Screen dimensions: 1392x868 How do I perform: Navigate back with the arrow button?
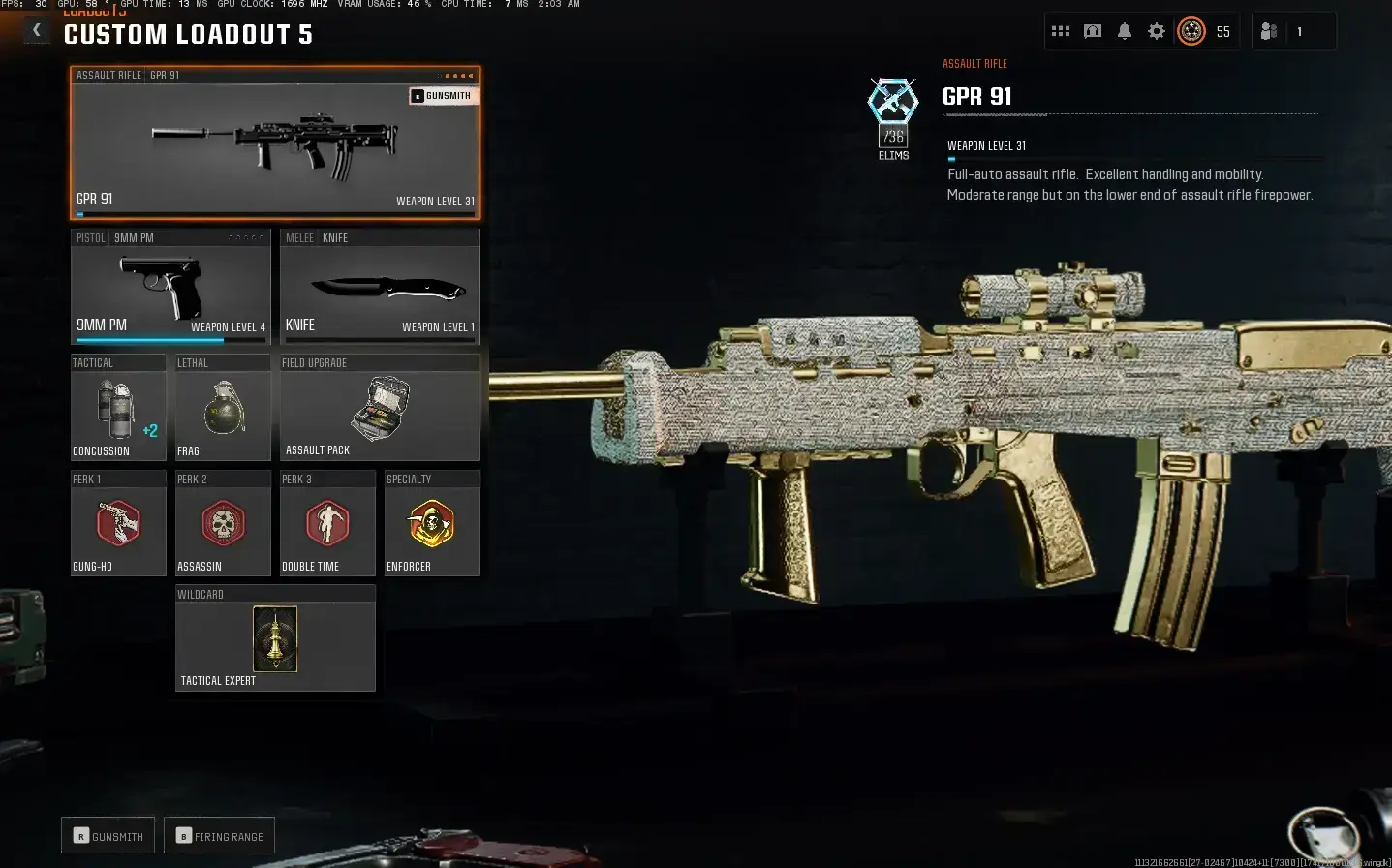coord(36,29)
